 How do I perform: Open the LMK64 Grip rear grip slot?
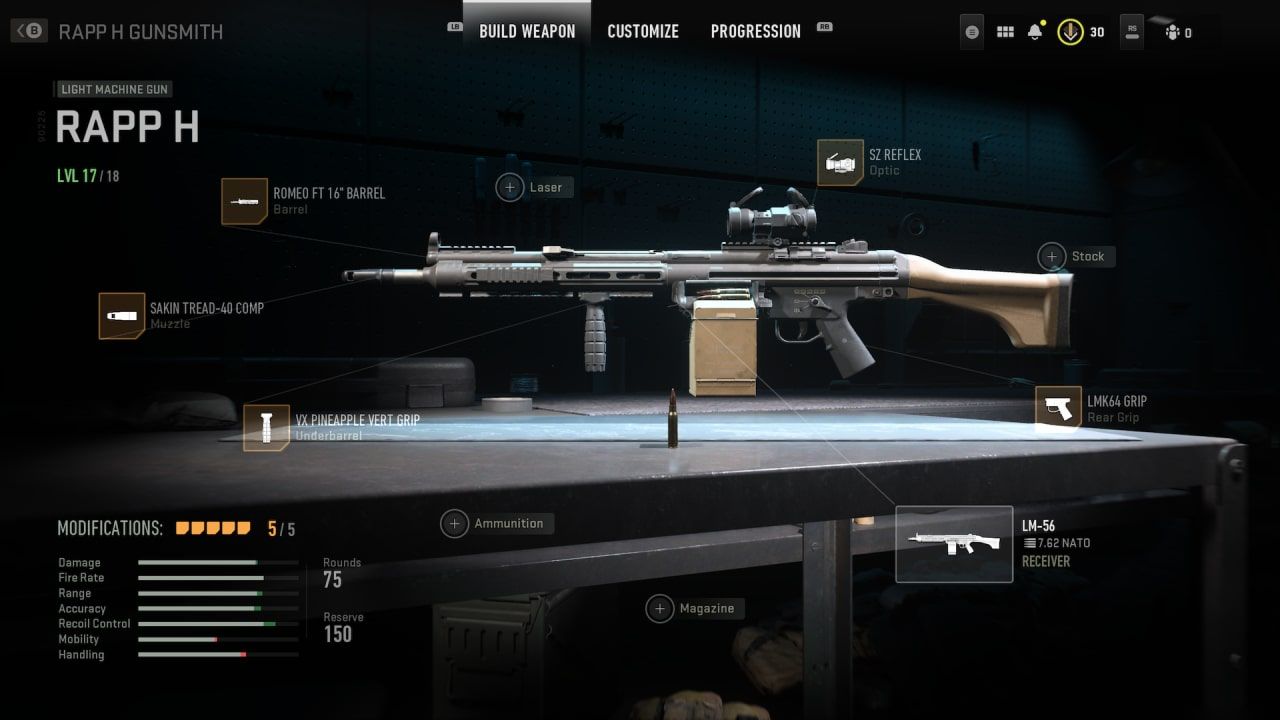1058,409
